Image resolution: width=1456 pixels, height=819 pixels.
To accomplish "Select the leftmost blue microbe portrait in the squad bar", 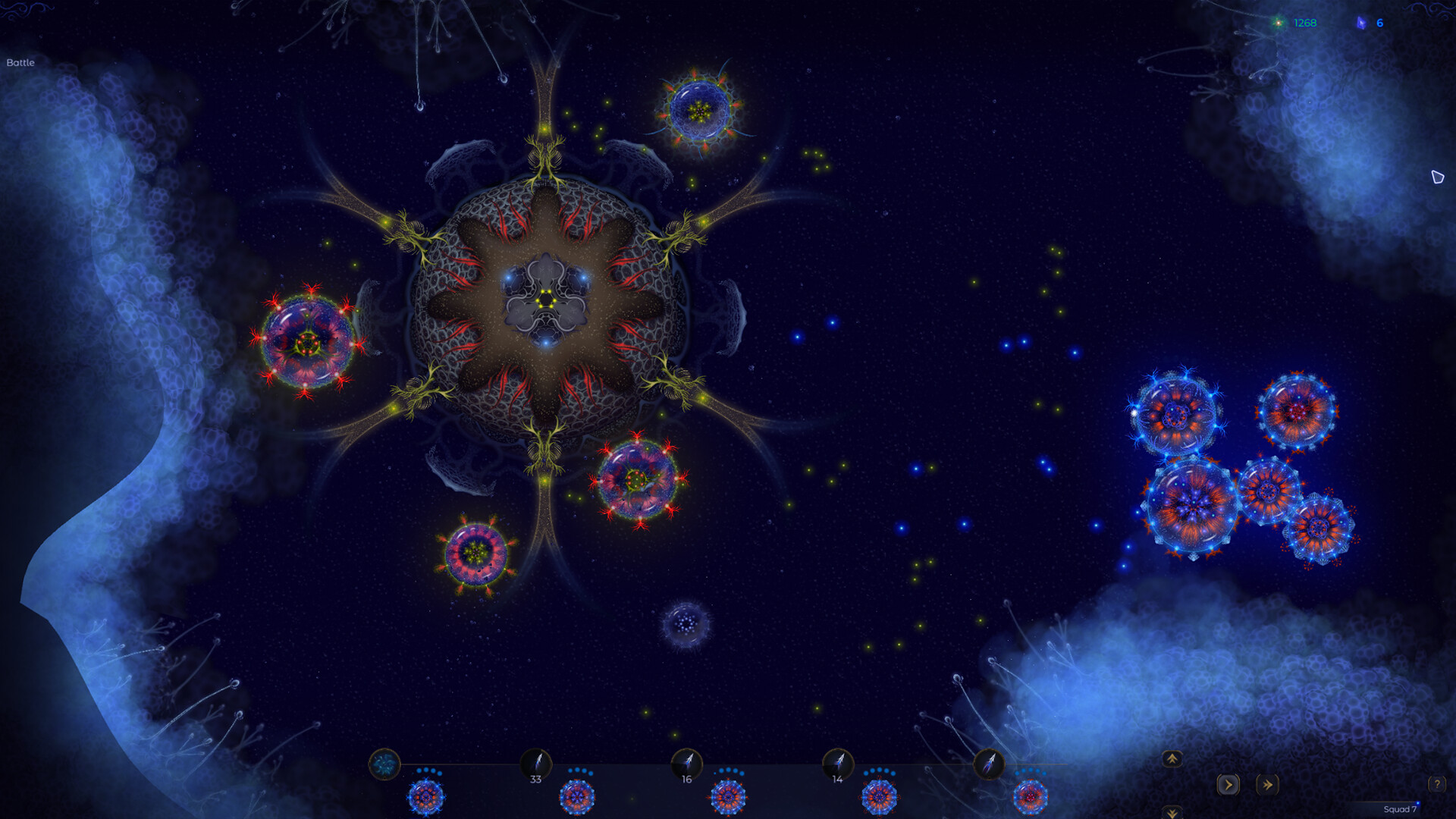I will pos(425,796).
